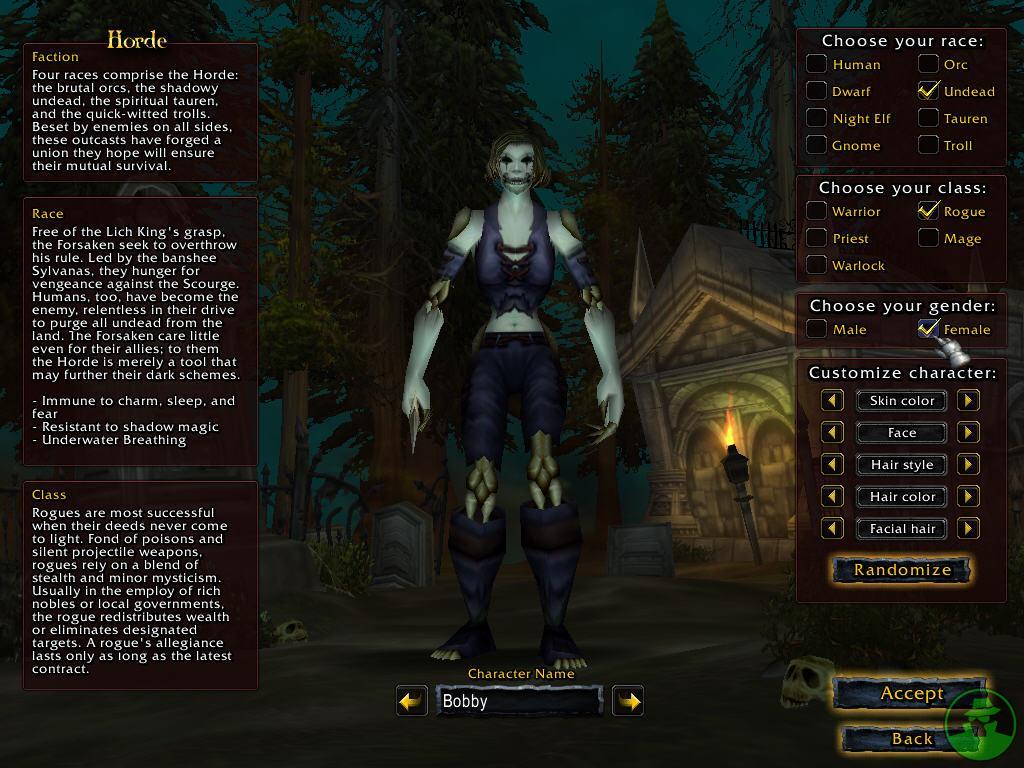Select the Human race checkbox
1024x768 pixels.
pos(817,64)
